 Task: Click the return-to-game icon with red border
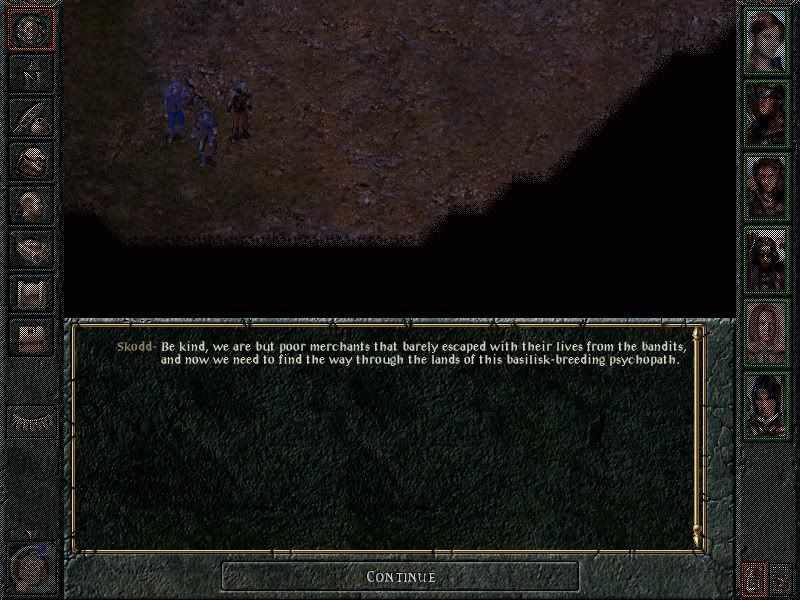pos(31,29)
